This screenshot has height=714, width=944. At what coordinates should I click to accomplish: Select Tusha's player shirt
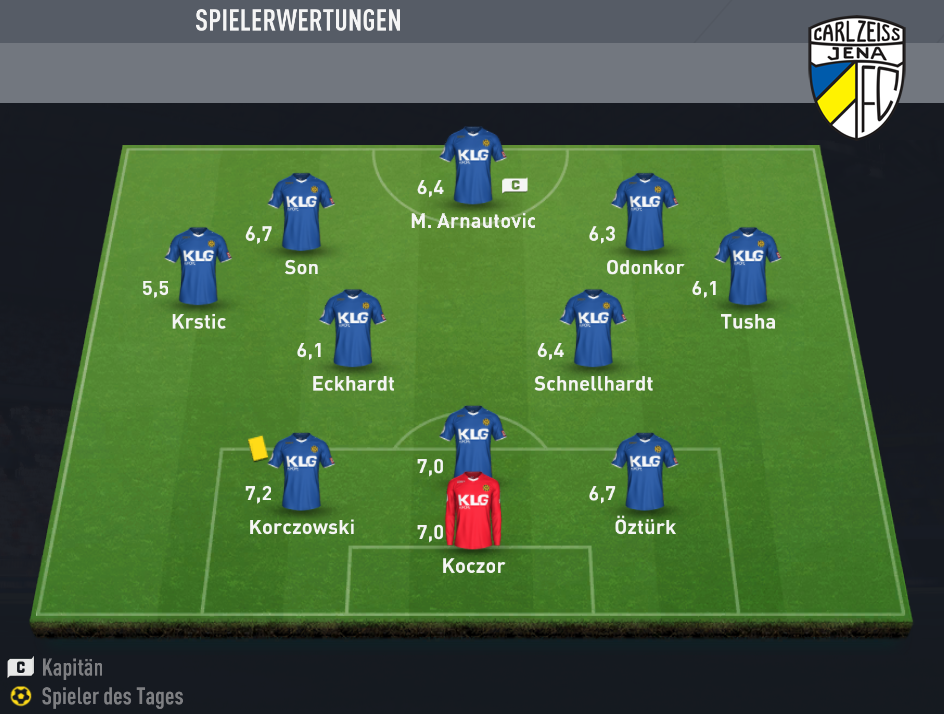(747, 265)
